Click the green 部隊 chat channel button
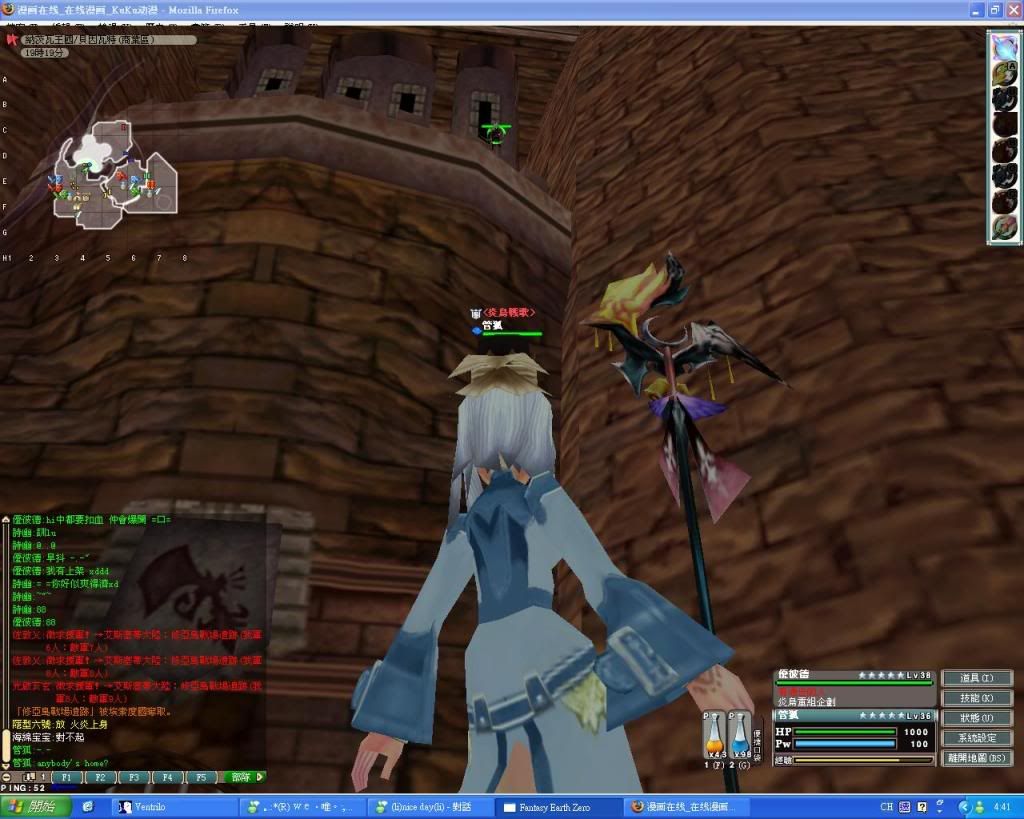 (x=243, y=777)
